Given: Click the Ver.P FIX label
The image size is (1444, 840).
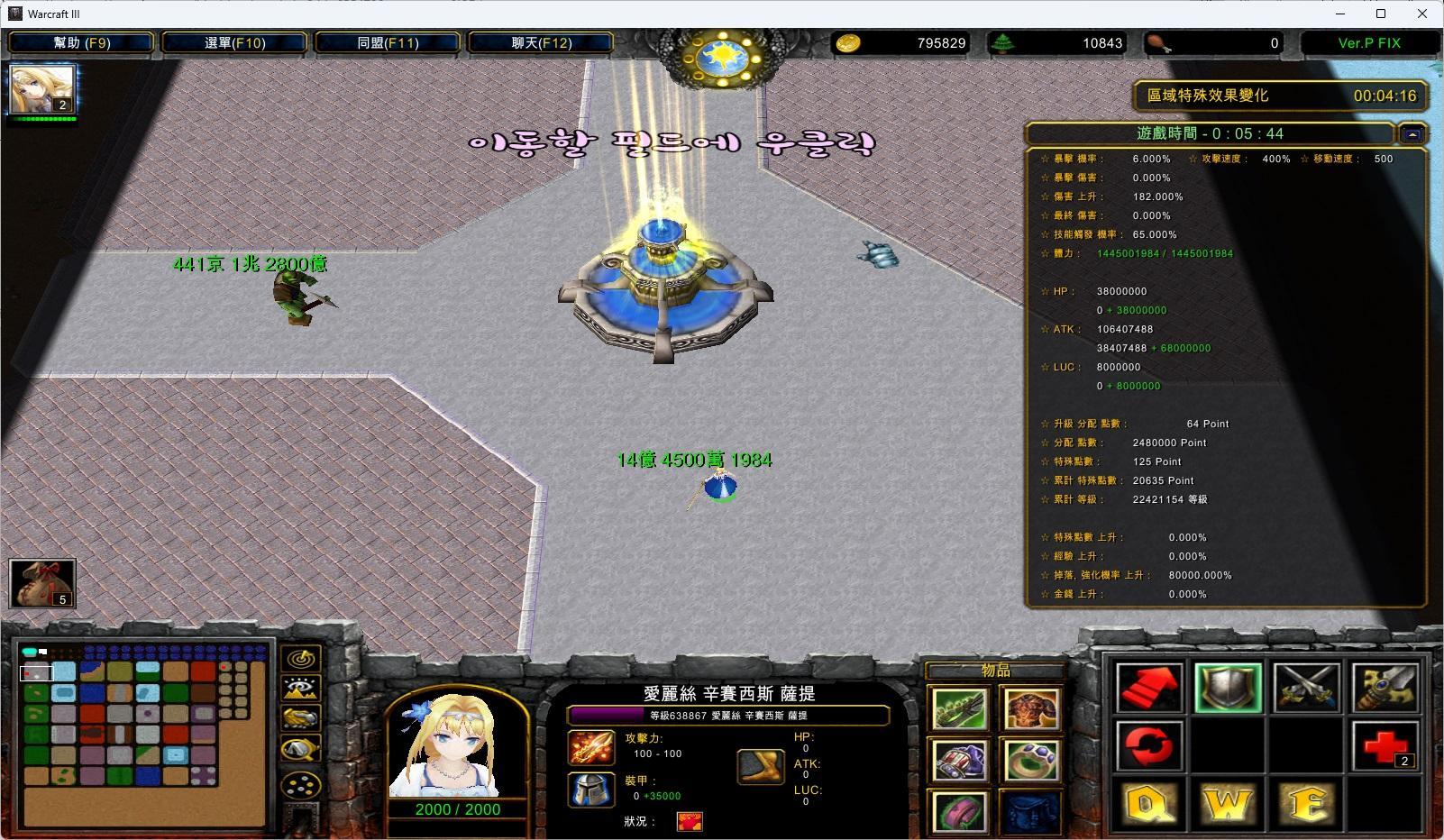Looking at the screenshot, I should point(1368,42).
